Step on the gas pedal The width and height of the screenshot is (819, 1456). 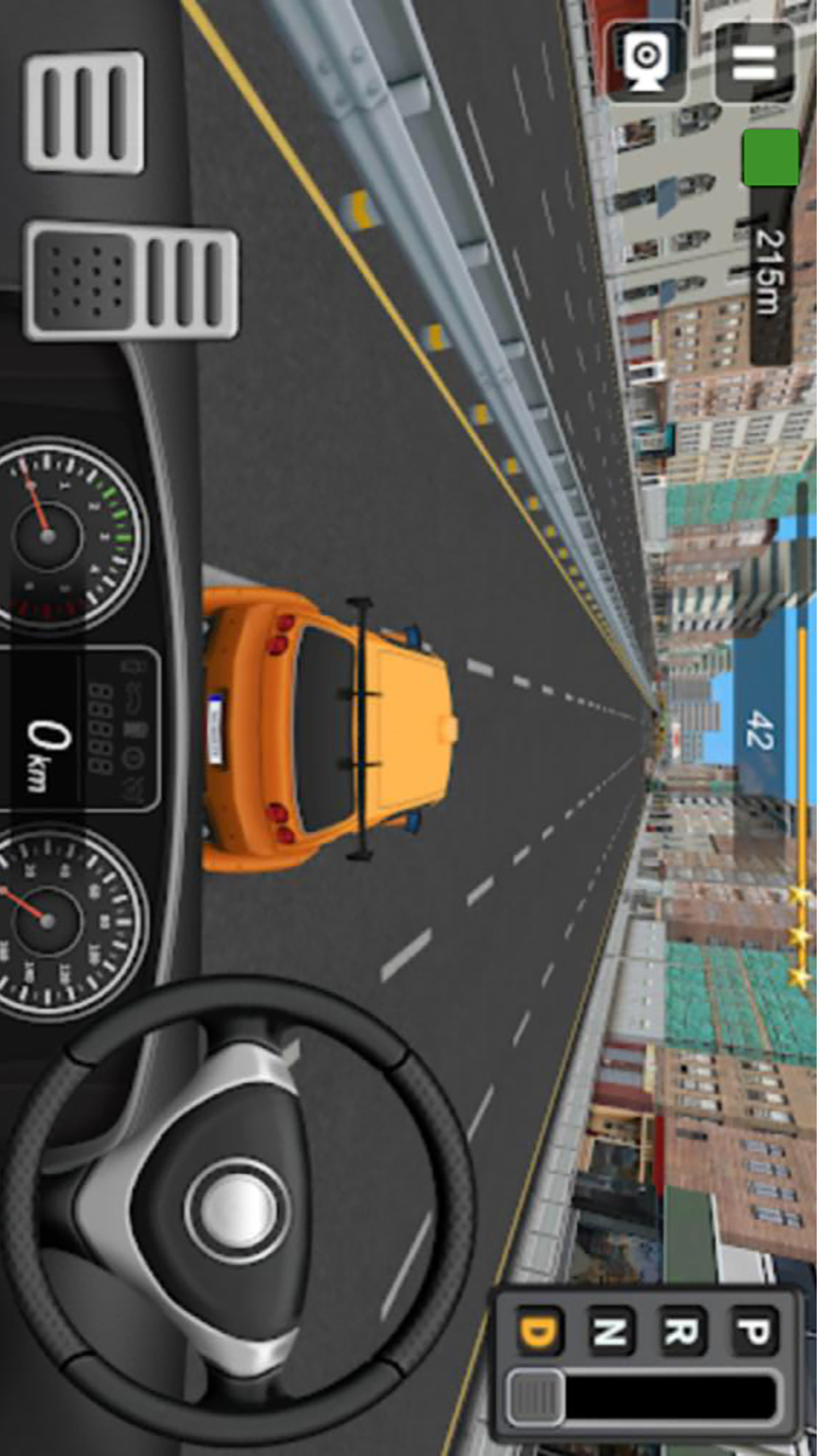(x=84, y=112)
